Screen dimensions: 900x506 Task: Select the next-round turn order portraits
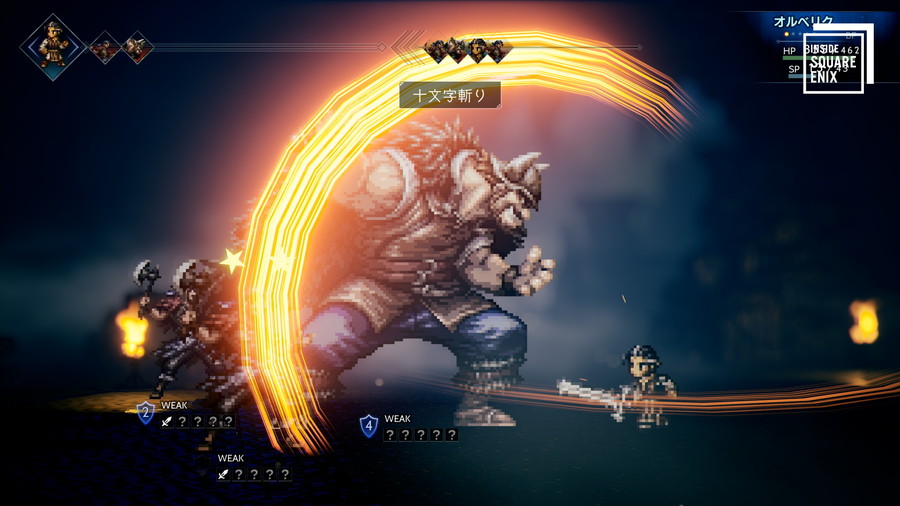click(x=467, y=48)
